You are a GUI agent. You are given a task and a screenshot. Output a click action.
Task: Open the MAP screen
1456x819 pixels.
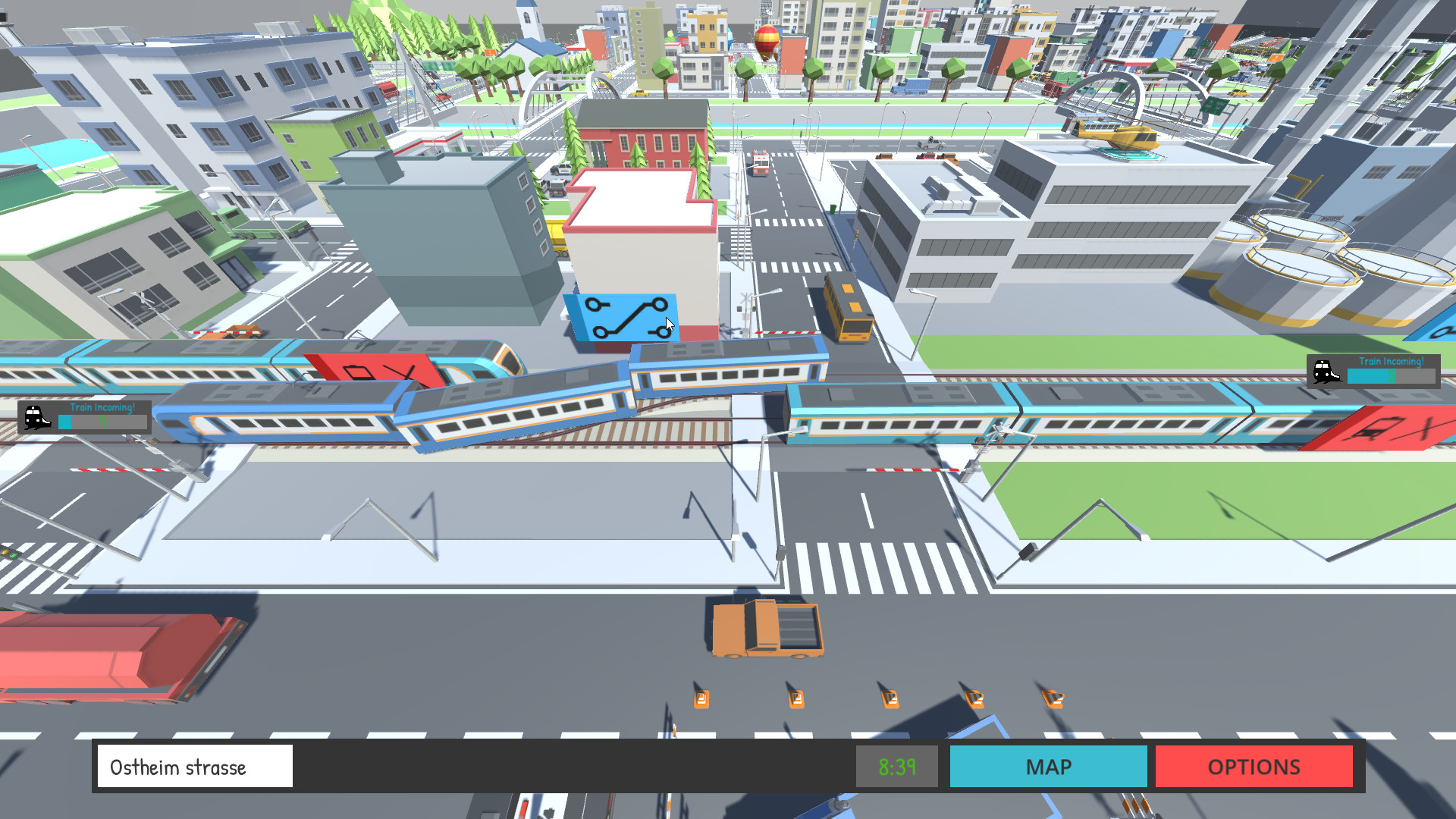(1049, 767)
